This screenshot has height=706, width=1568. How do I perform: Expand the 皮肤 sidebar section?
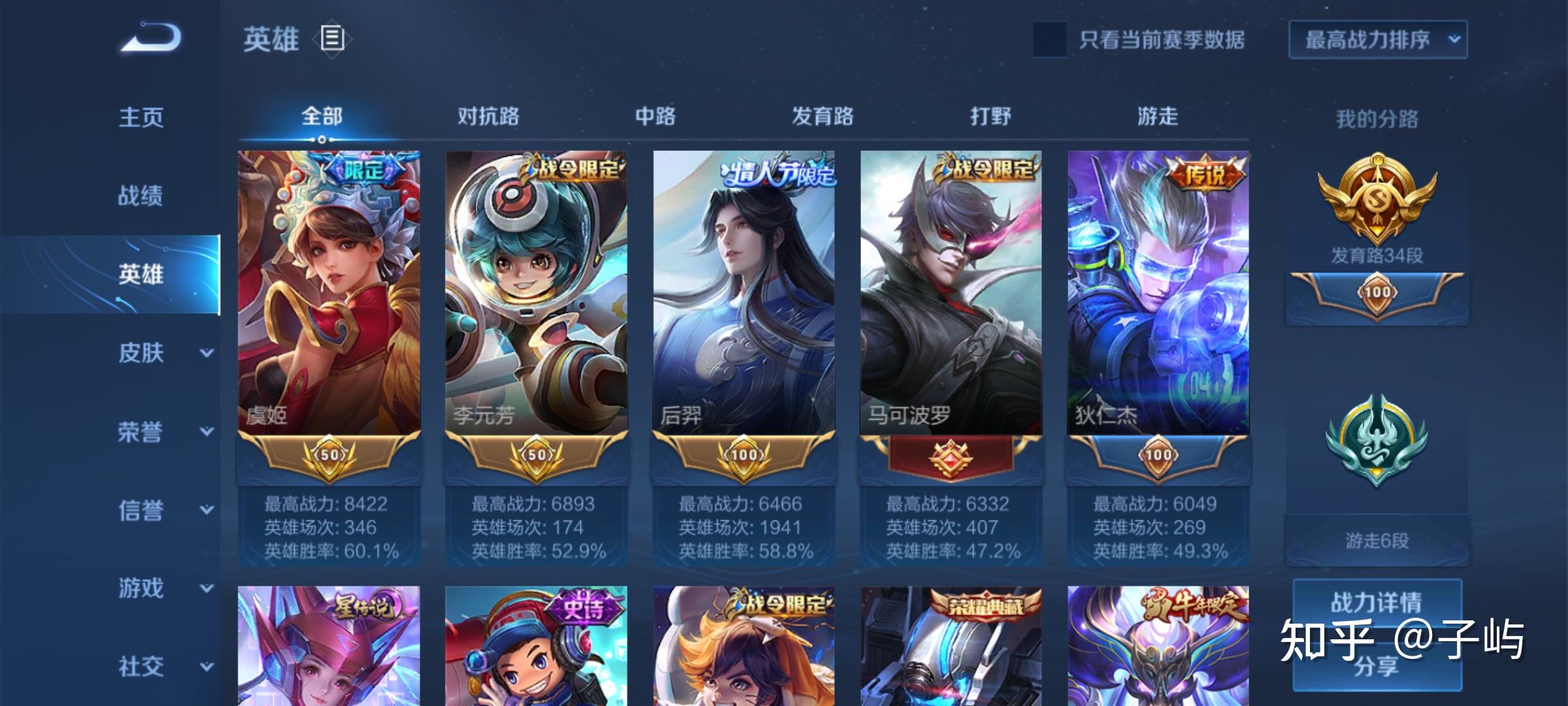163,353
